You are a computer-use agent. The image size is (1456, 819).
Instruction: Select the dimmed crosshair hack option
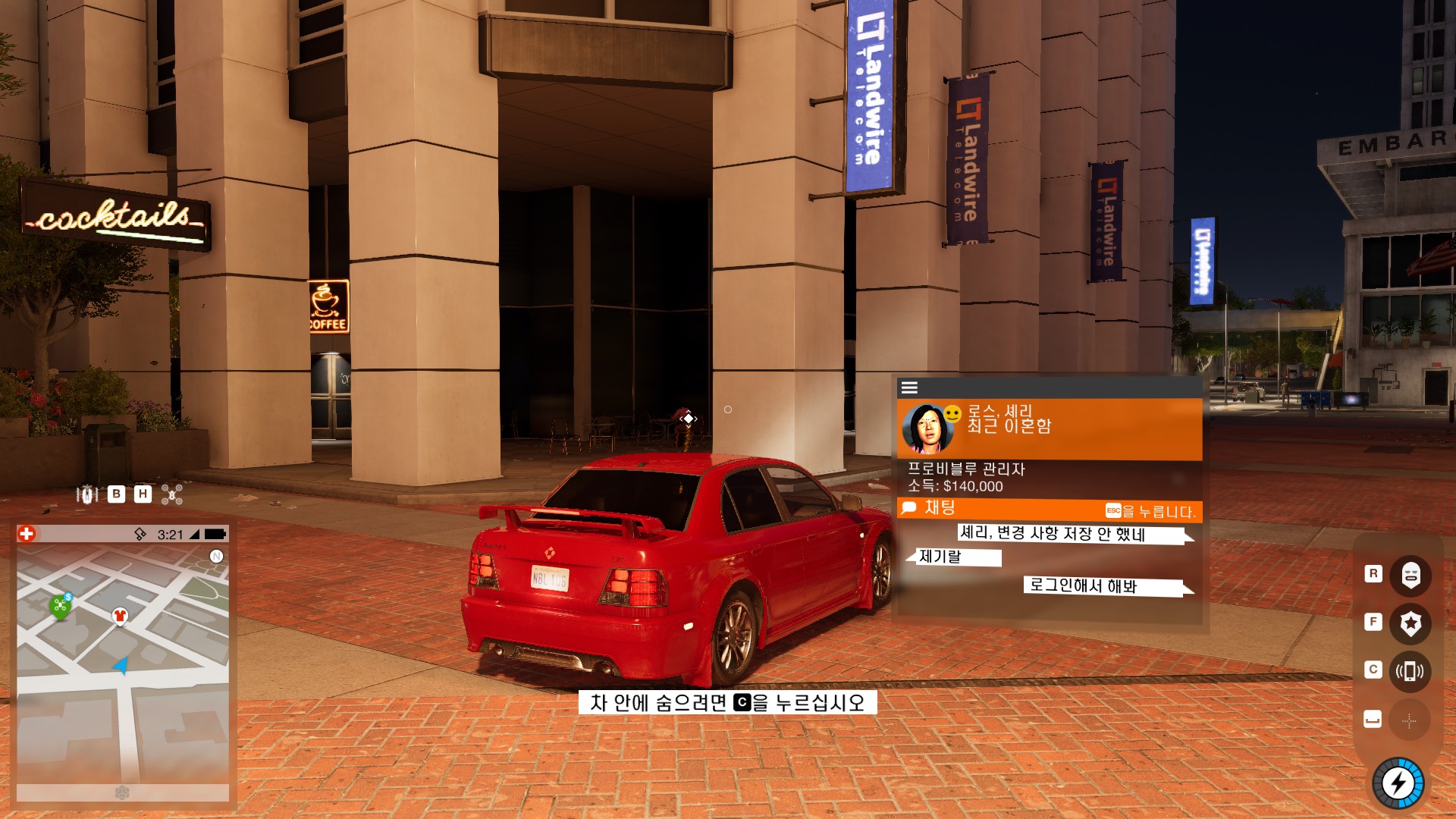(x=1409, y=720)
